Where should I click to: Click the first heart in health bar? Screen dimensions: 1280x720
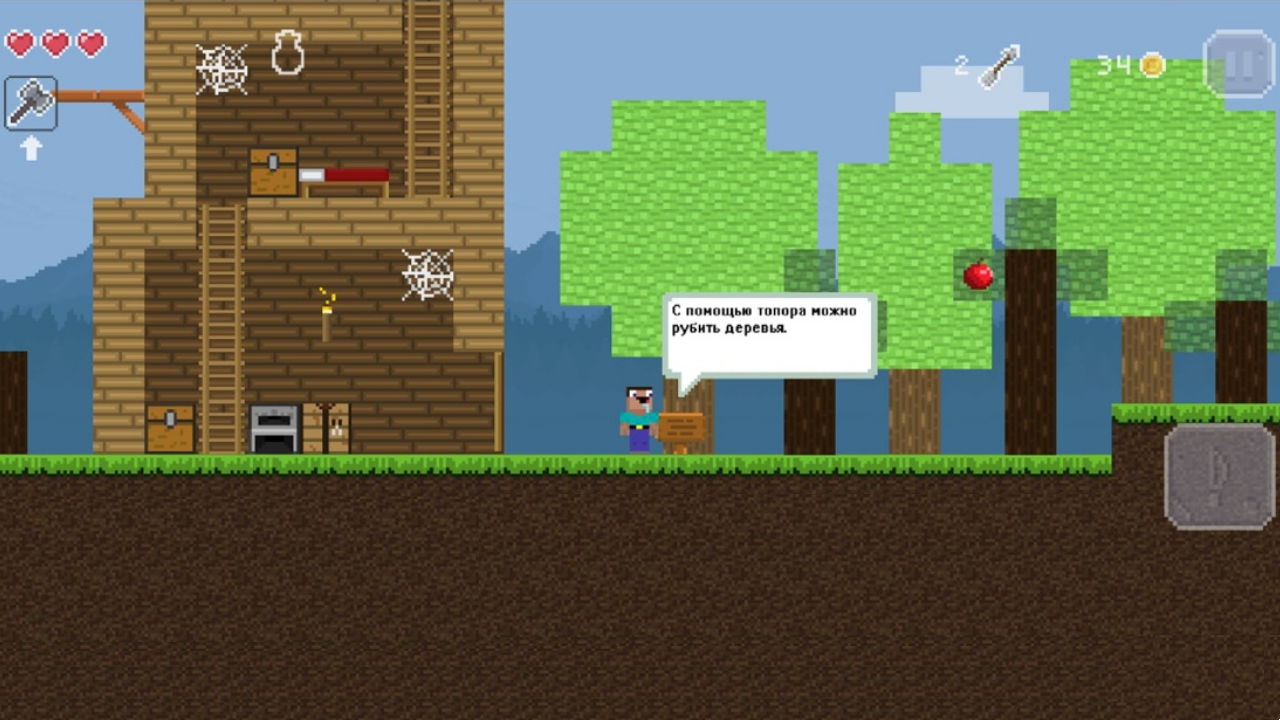pyautogui.click(x=22, y=44)
